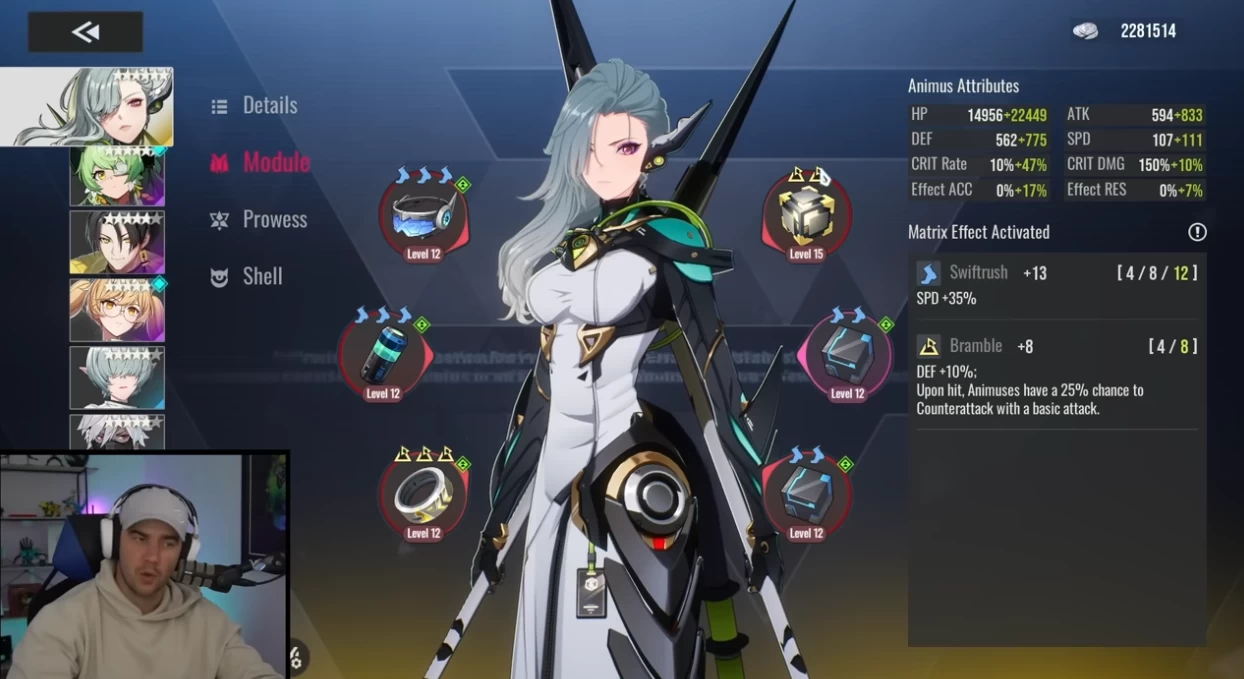
Task: Open the battery canister module slot
Action: 383,355
